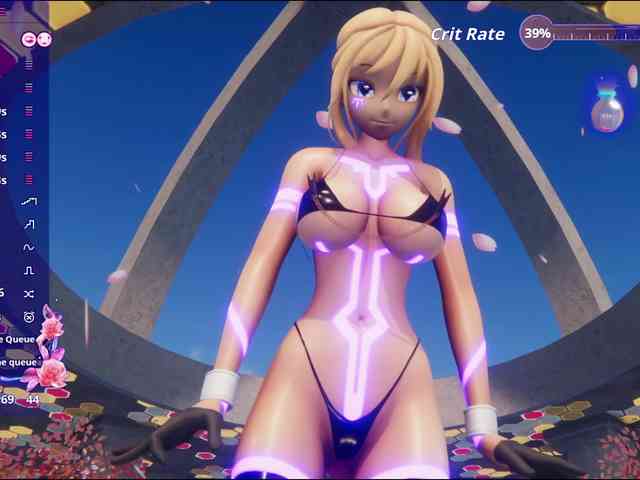
Task: Choose the stepped arrow pattern icon
Action: (x=29, y=224)
